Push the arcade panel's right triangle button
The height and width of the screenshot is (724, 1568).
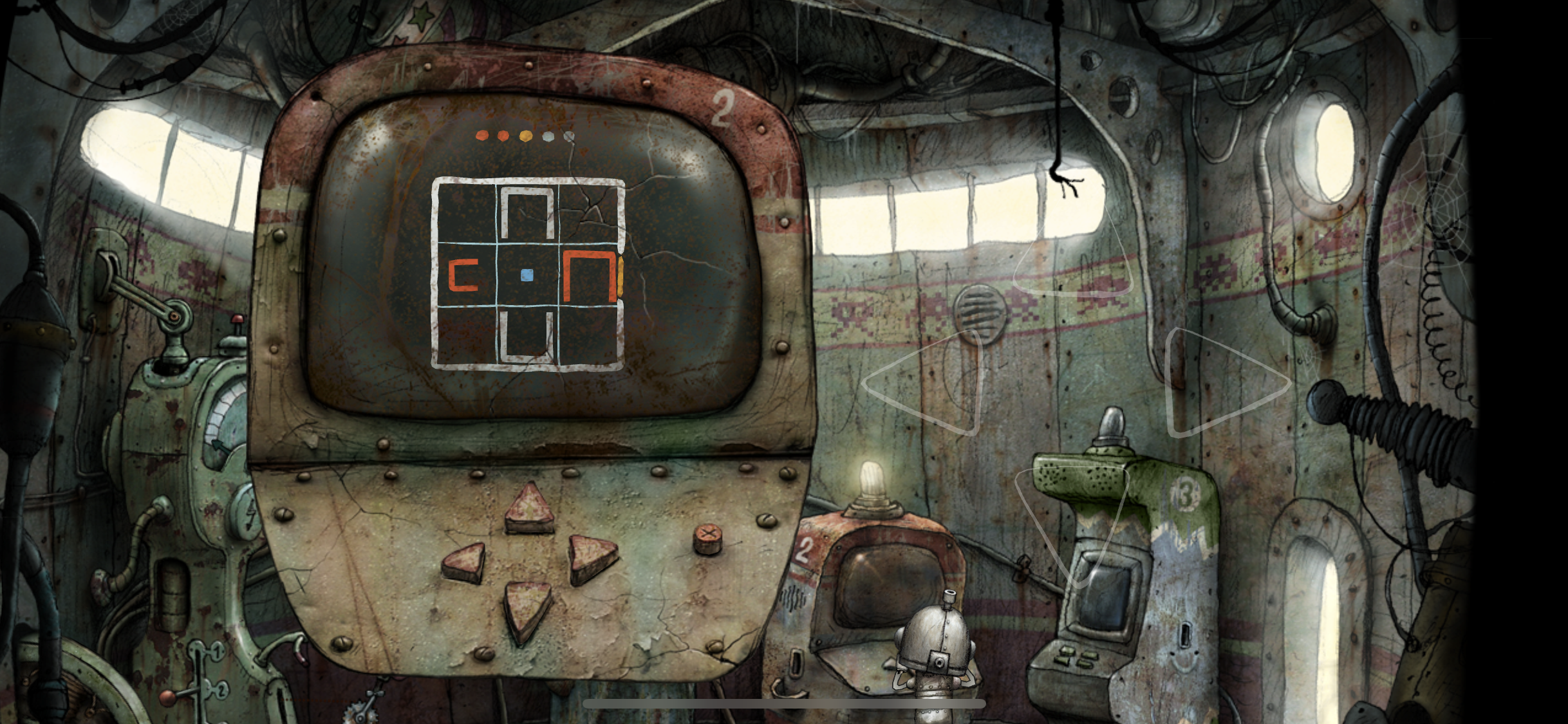click(591, 557)
